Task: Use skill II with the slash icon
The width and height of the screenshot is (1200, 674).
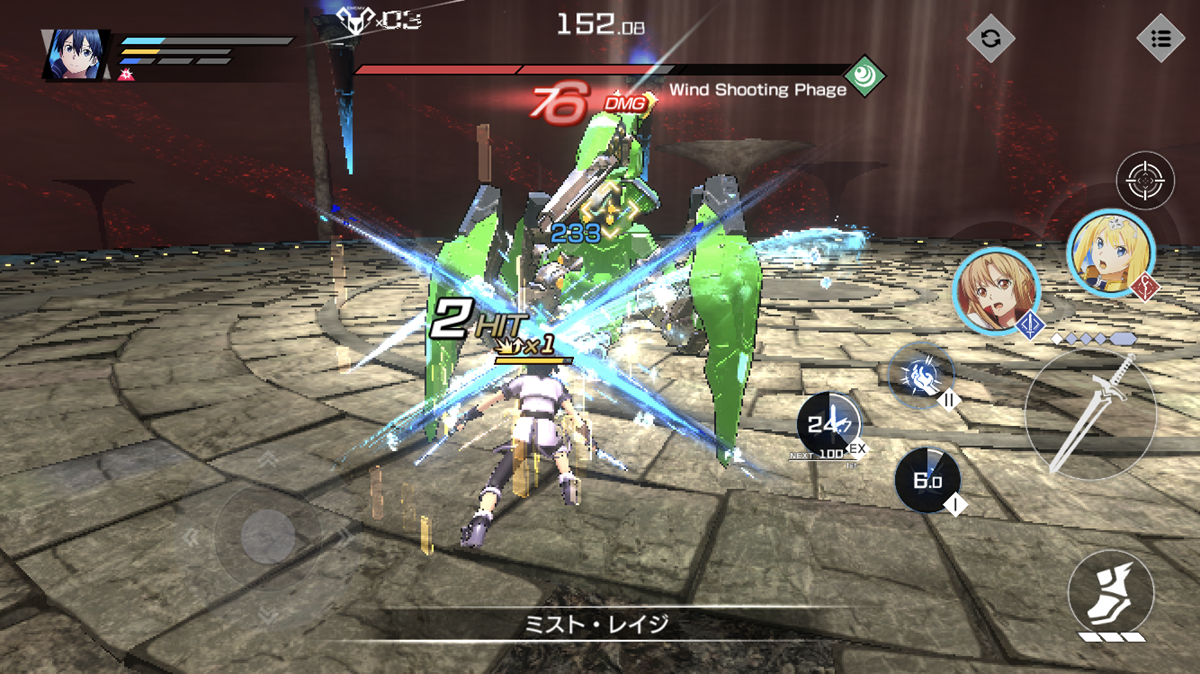Action: pyautogui.click(x=921, y=375)
